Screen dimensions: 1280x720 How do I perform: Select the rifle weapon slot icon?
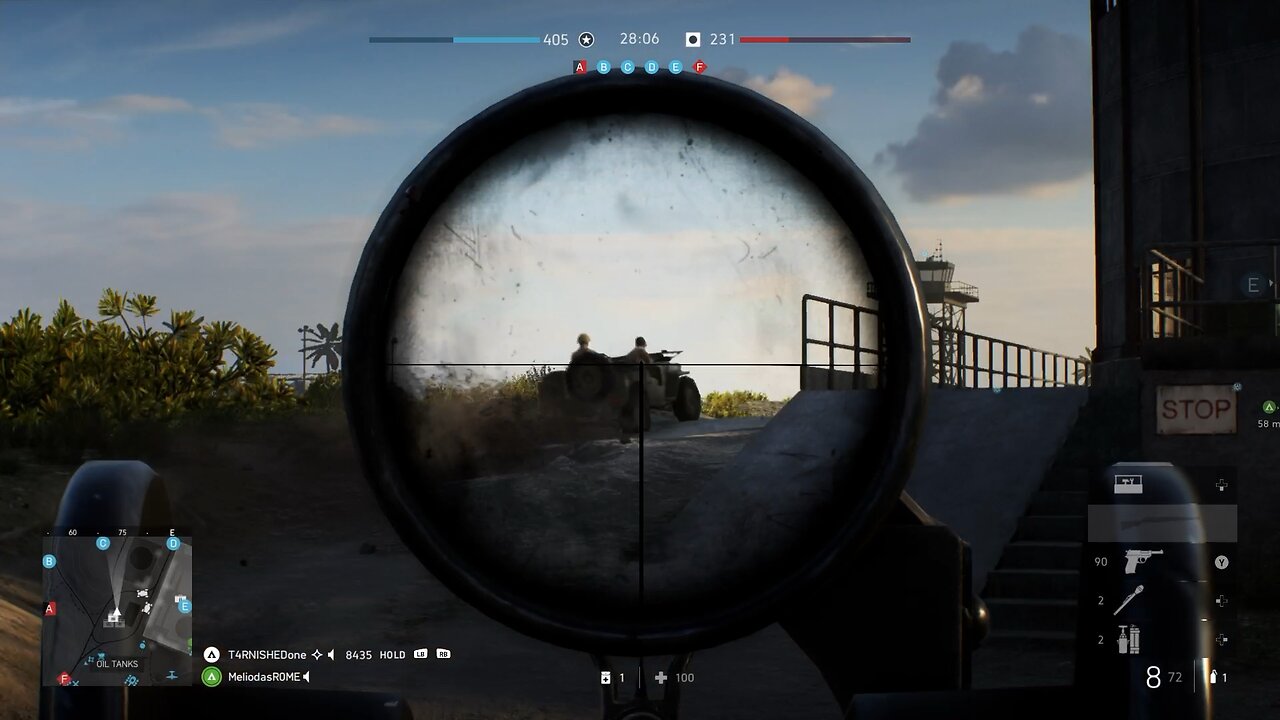(1154, 522)
